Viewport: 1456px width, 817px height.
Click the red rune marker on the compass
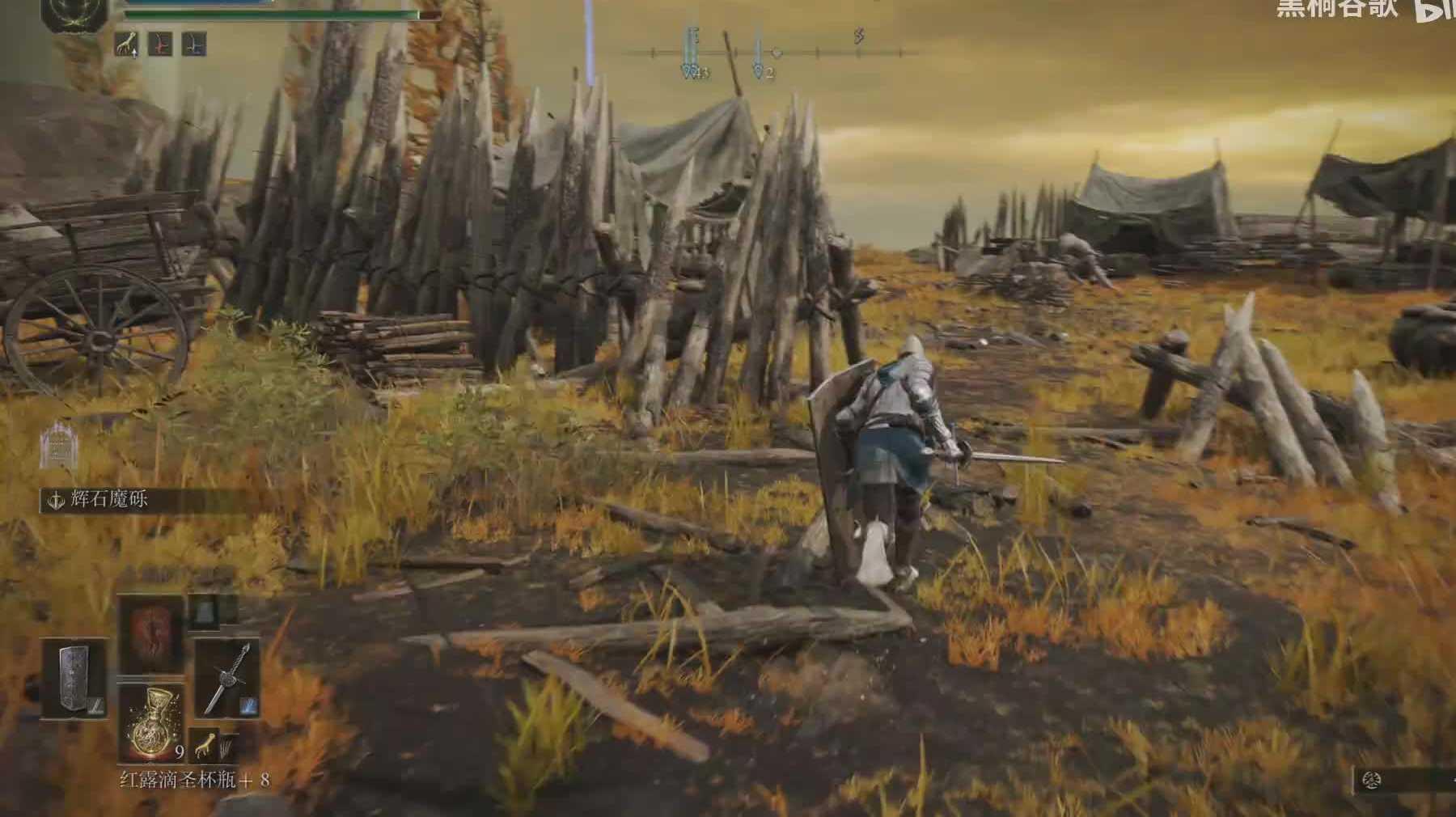point(859,36)
